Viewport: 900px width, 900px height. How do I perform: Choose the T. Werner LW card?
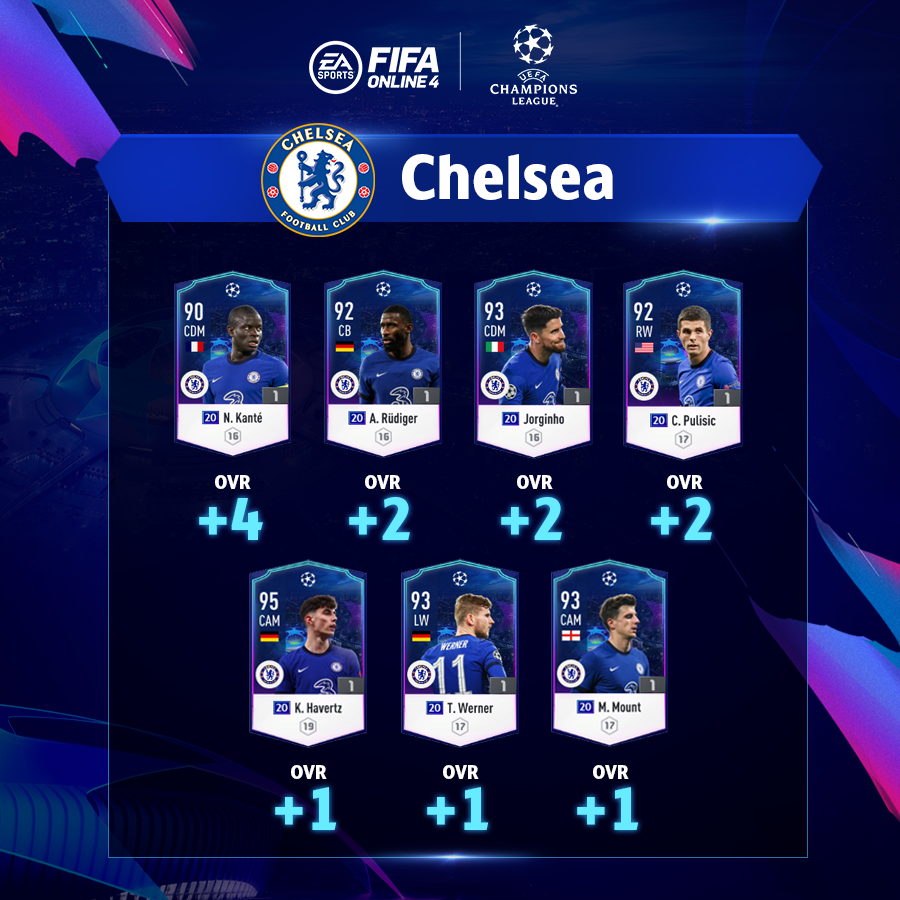459,654
